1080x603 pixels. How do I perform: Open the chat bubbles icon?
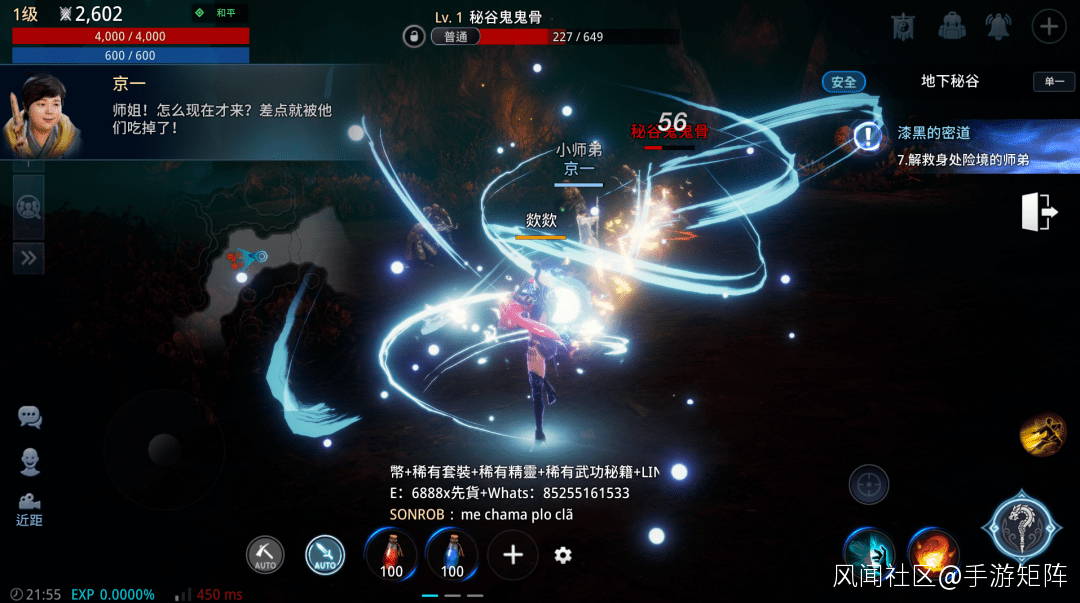pyautogui.click(x=30, y=417)
